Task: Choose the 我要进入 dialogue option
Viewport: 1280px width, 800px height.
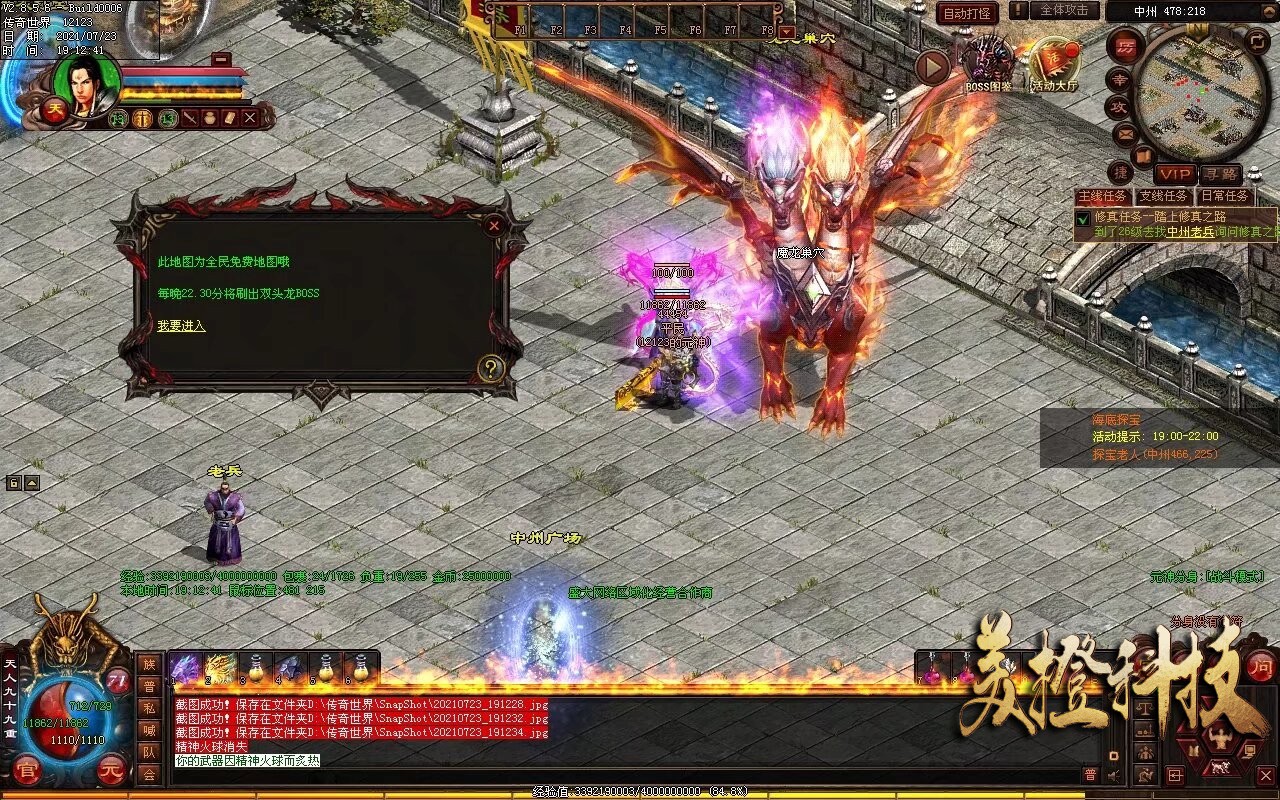Action: (x=181, y=326)
